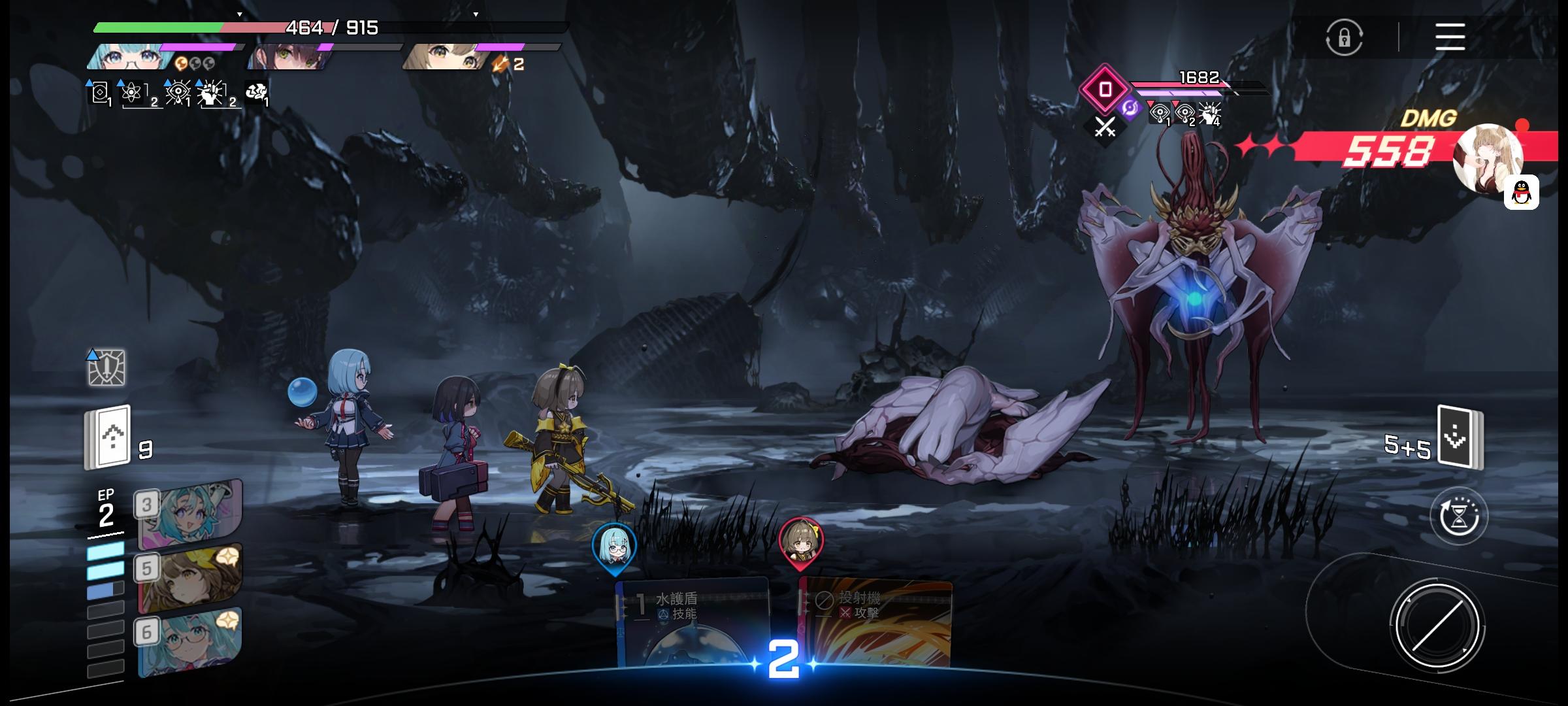1568x706 pixels.
Task: Inspect the shield alert buff icon
Action: (106, 367)
